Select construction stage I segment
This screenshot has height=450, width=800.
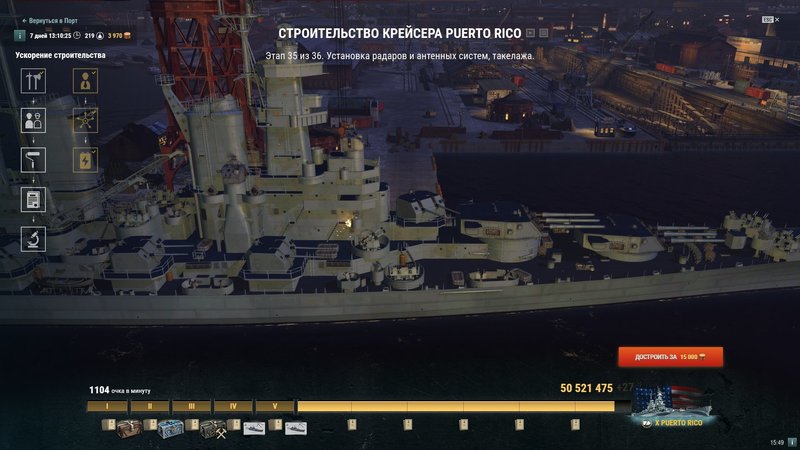(x=106, y=407)
